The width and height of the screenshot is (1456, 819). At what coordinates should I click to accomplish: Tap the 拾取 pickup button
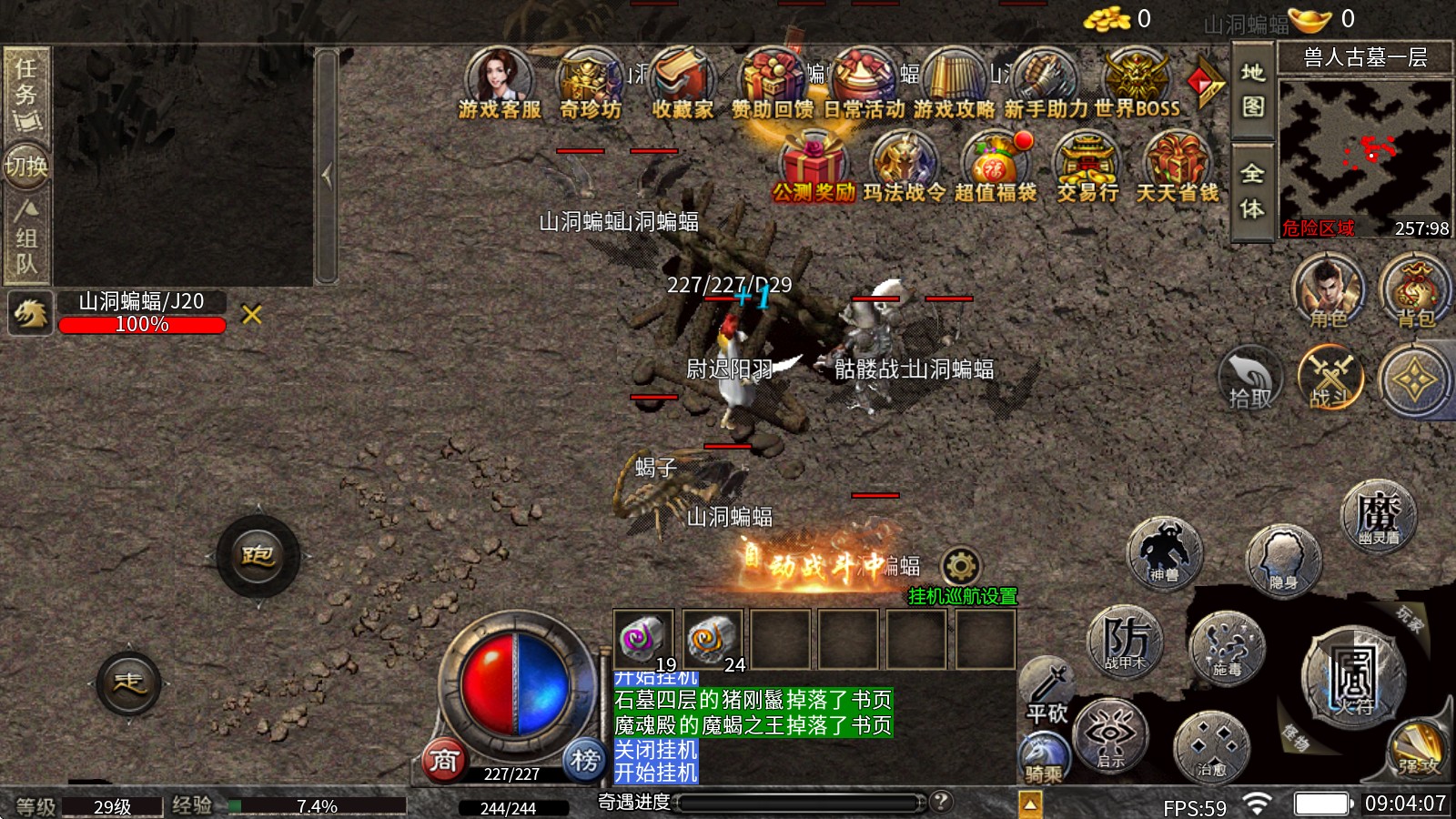click(x=1250, y=378)
